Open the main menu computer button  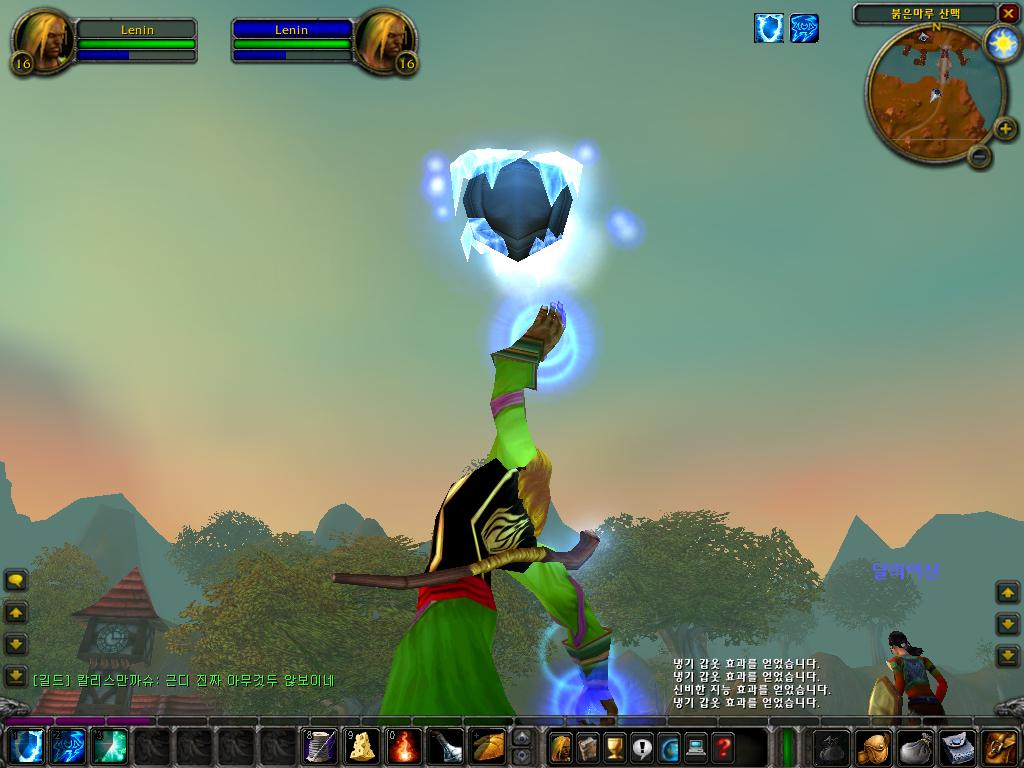coord(695,747)
